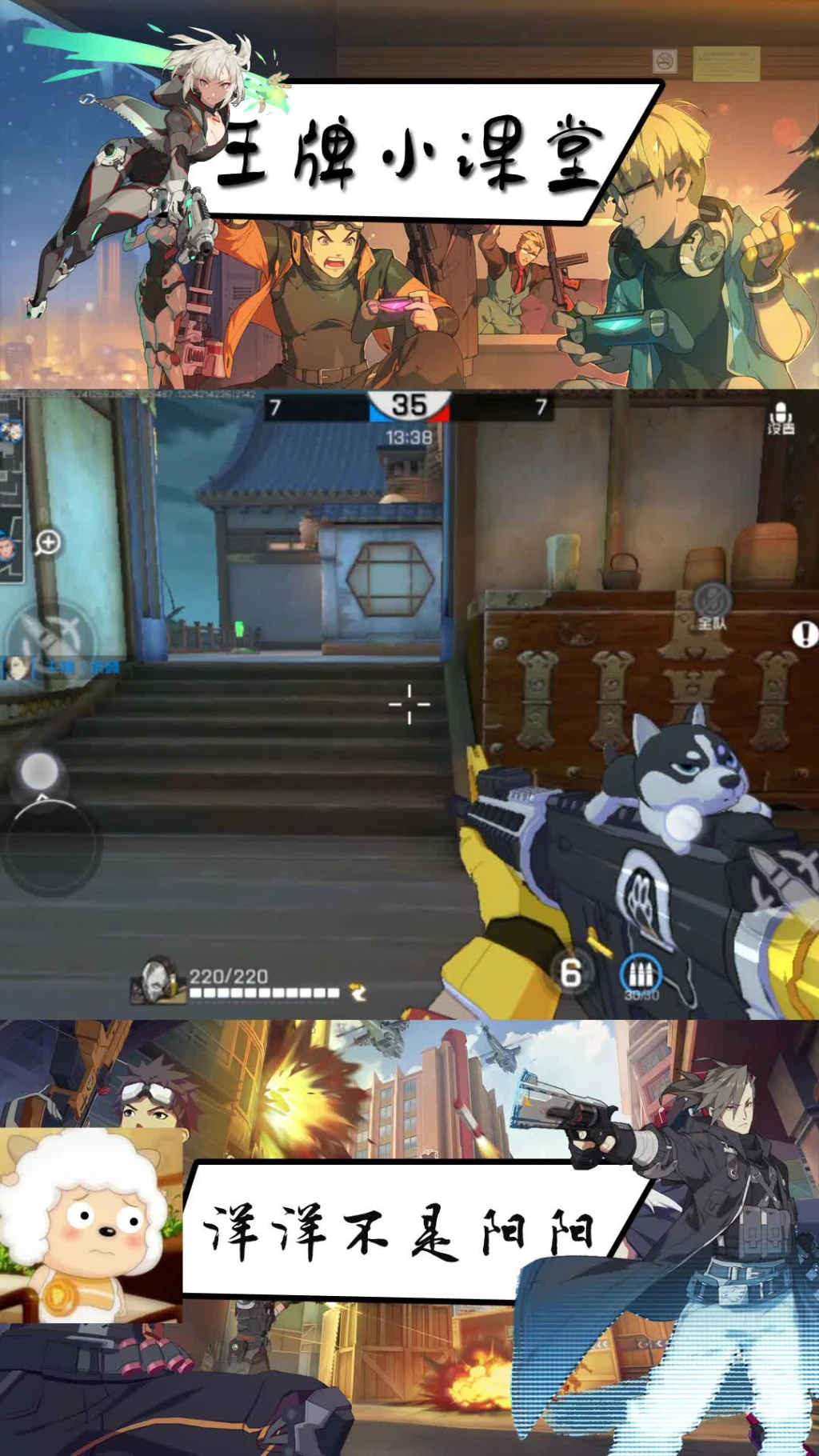Tap the white exclamation mark icon
Viewport: 819px width, 1456px height.
(x=804, y=634)
